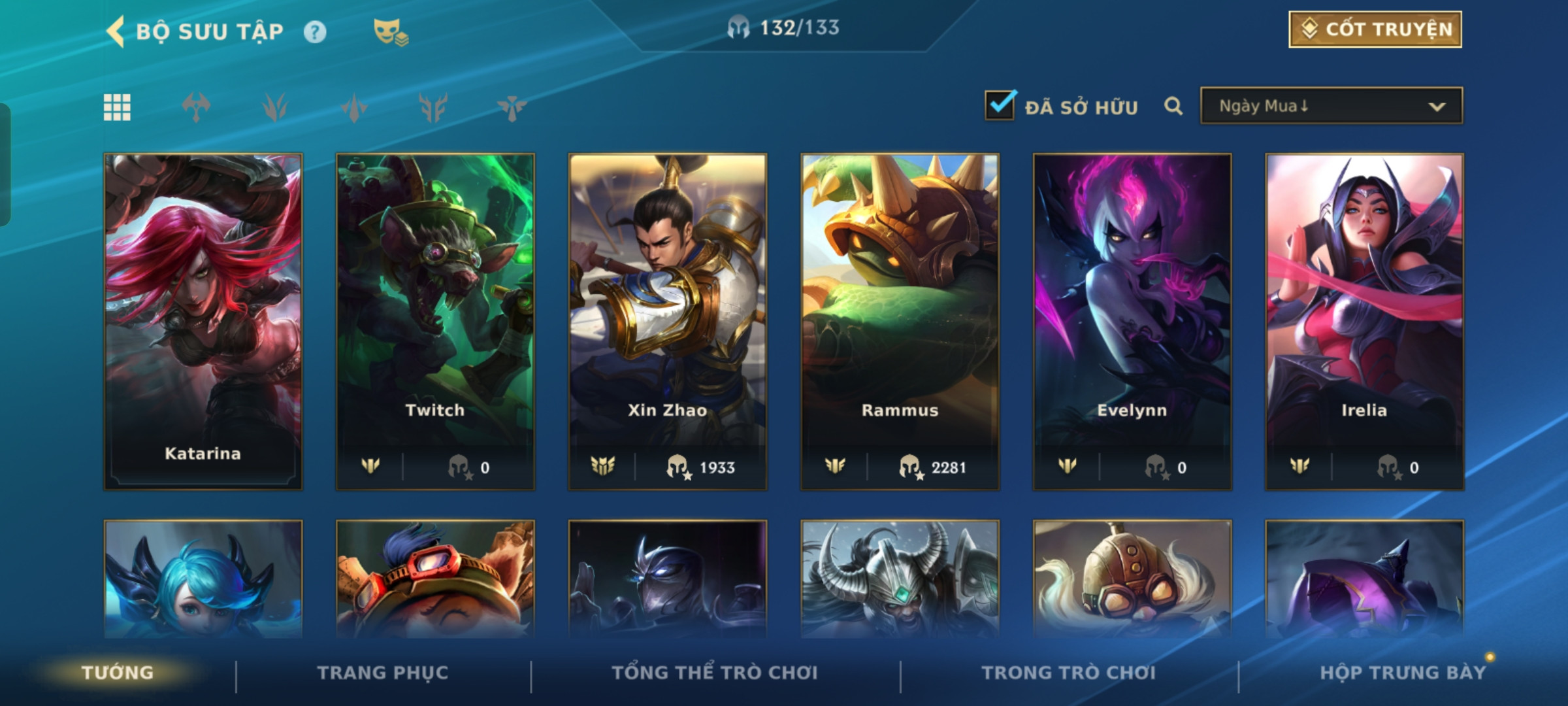Viewport: 1568px width, 706px height.
Task: Click the magnifying glass search icon
Action: [x=1173, y=106]
